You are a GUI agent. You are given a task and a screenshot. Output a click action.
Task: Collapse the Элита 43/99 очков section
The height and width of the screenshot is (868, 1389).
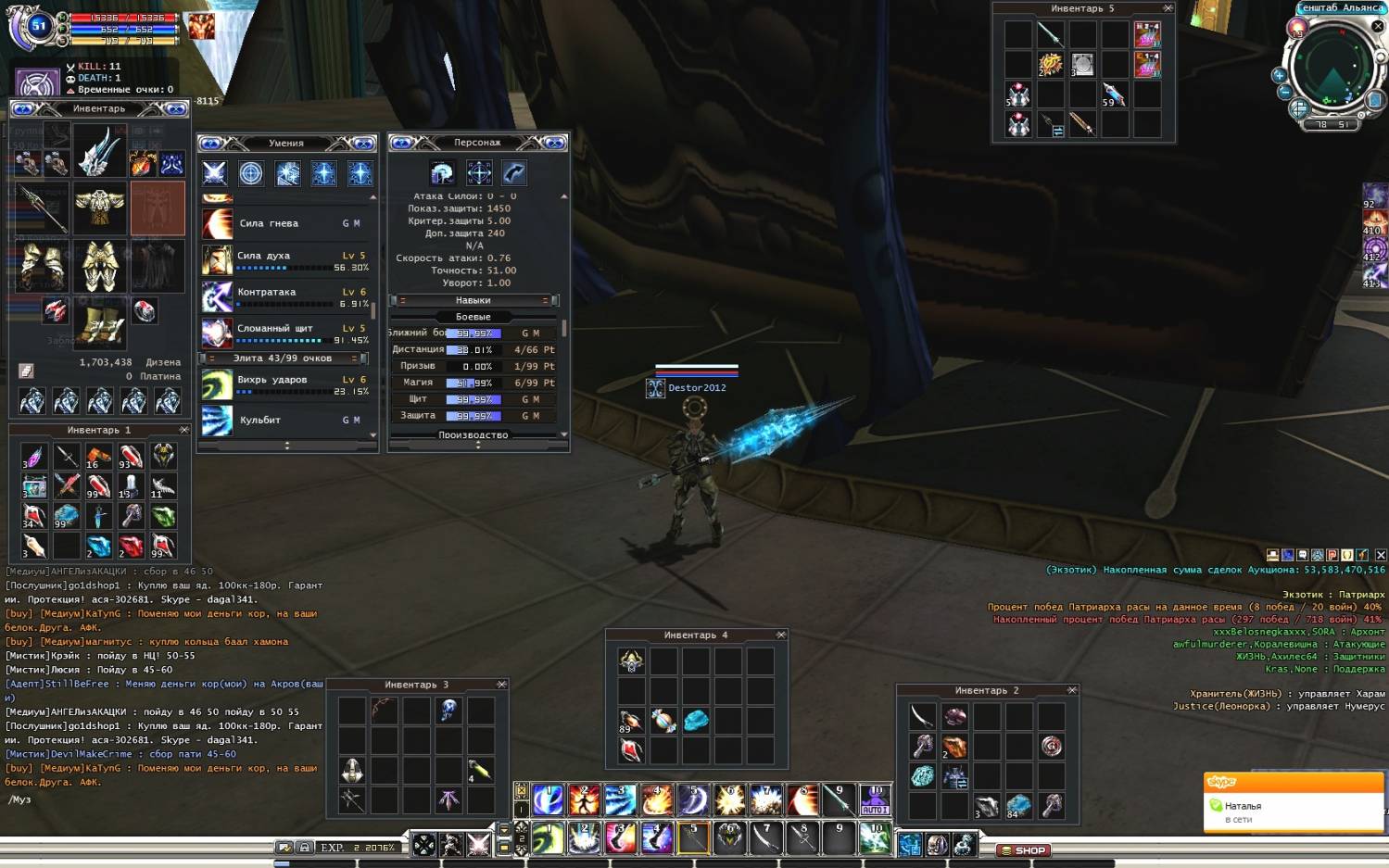click(284, 358)
